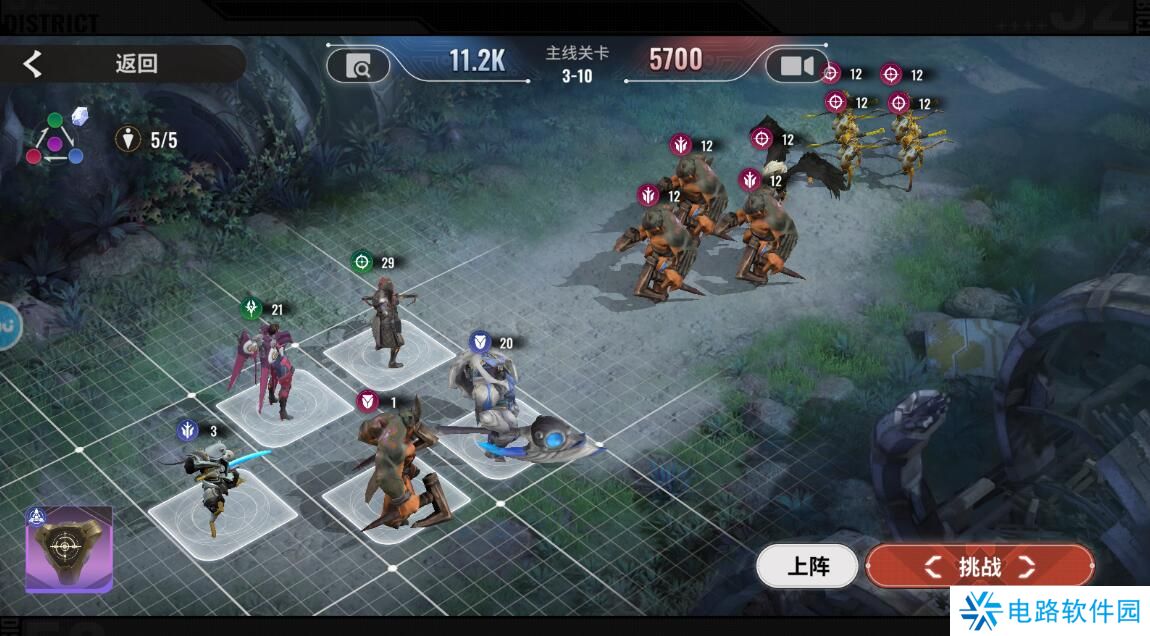Start the battle with 挑战
This screenshot has height=636, width=1150.
(979, 567)
